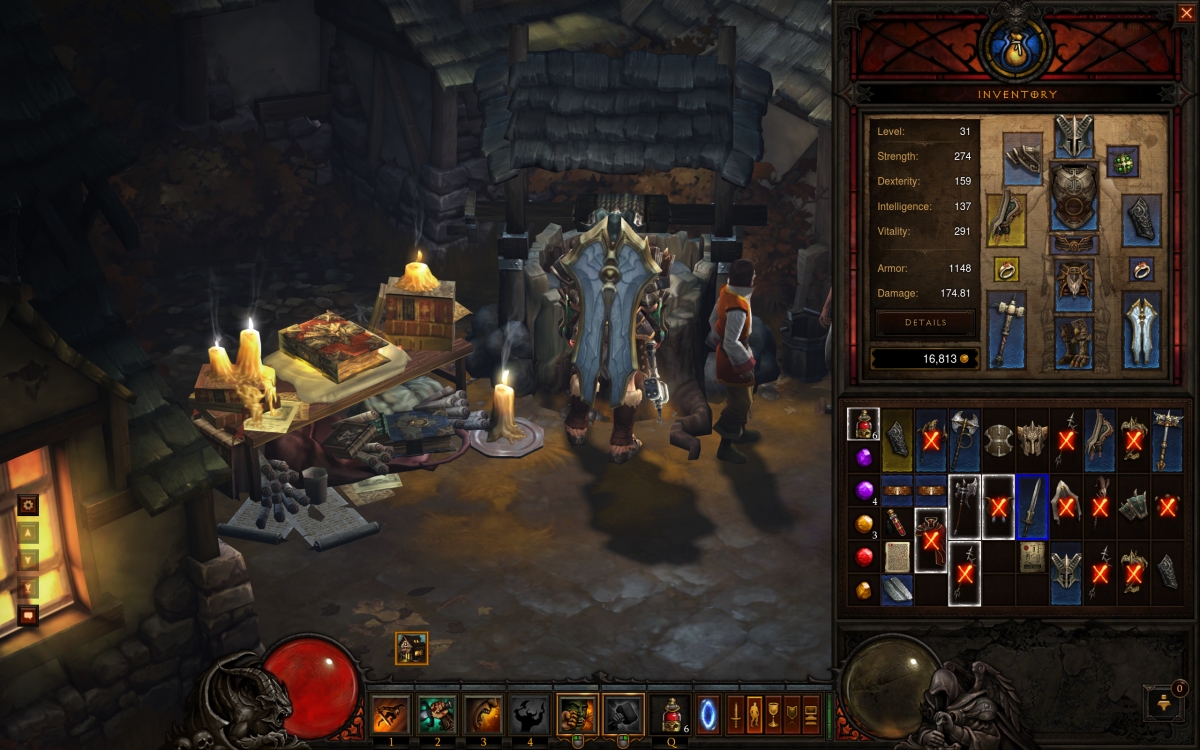Select the equipped shield in off-hand
Screen dimensions: 1200x750
tap(1140, 330)
